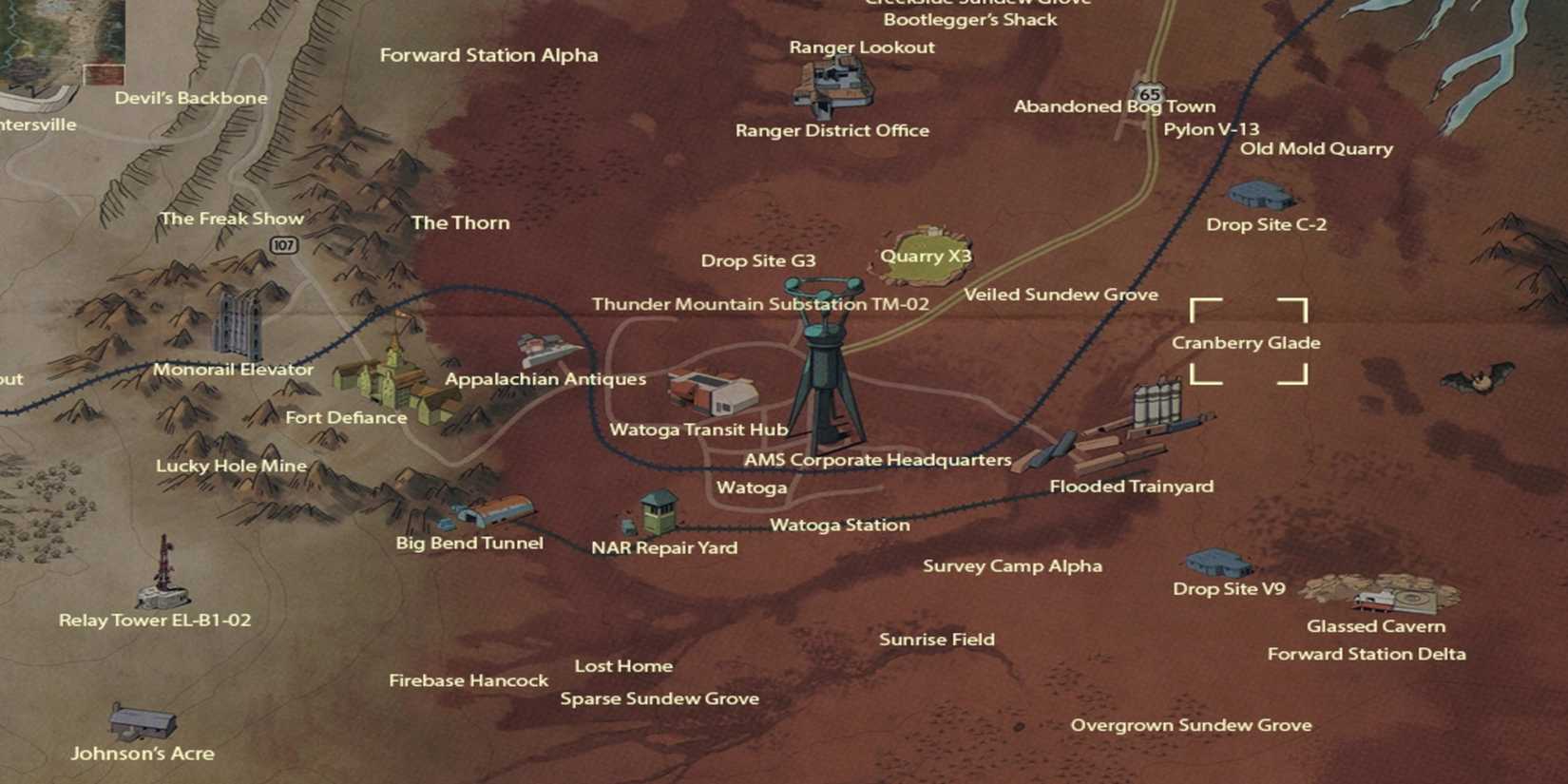This screenshot has height=784, width=1568.
Task: Select the Thunder Mountain Substation TM-02 label
Action: point(760,305)
